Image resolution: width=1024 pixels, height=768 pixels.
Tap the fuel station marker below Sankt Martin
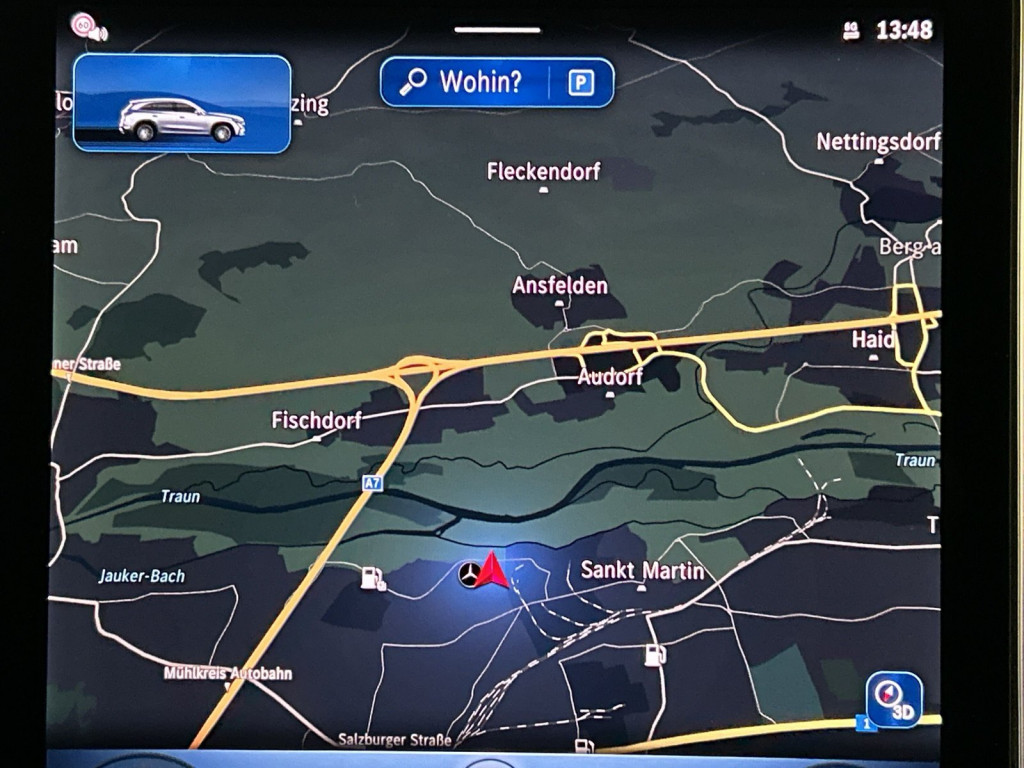(655, 655)
